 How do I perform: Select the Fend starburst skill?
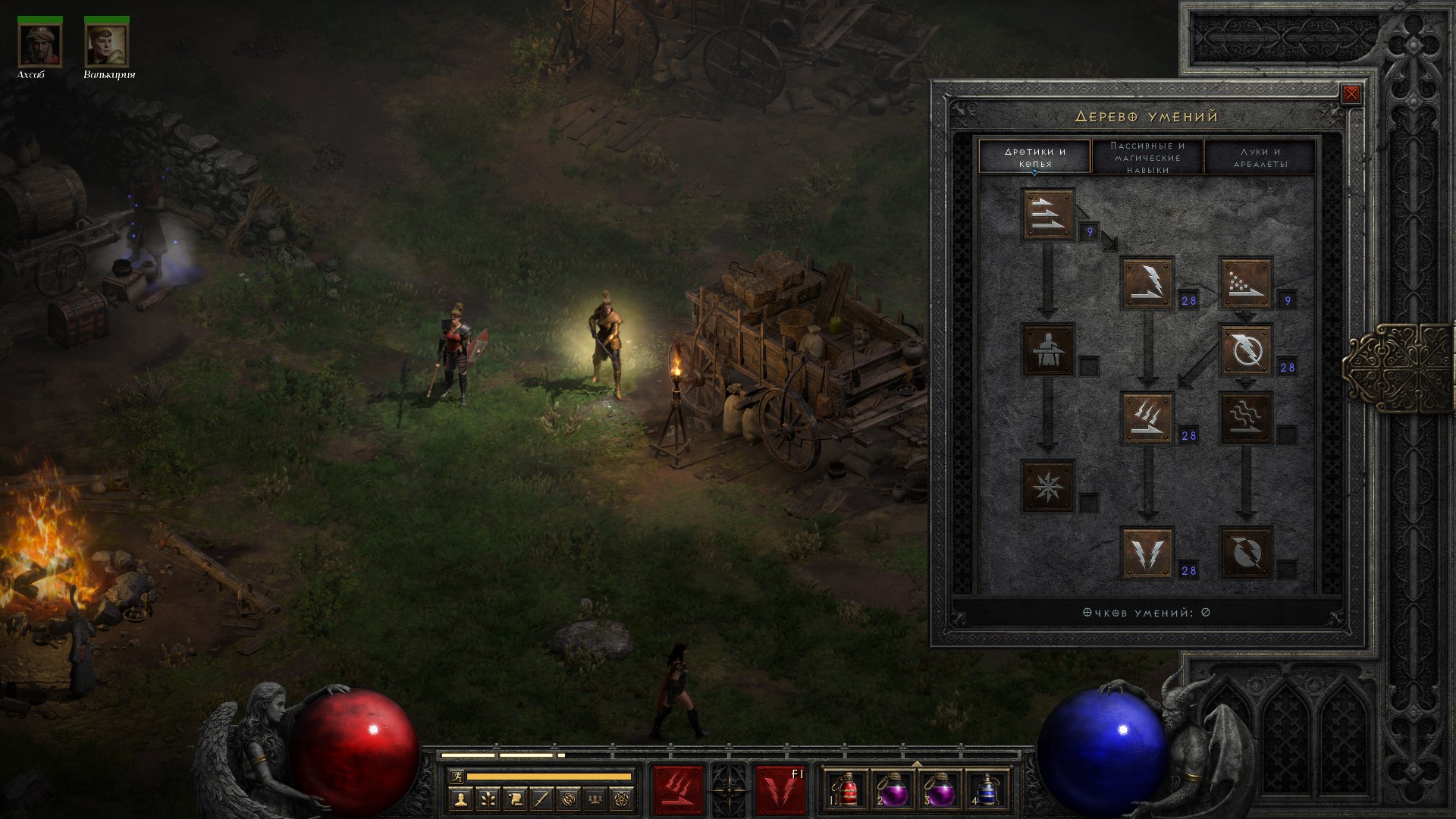tap(1048, 485)
